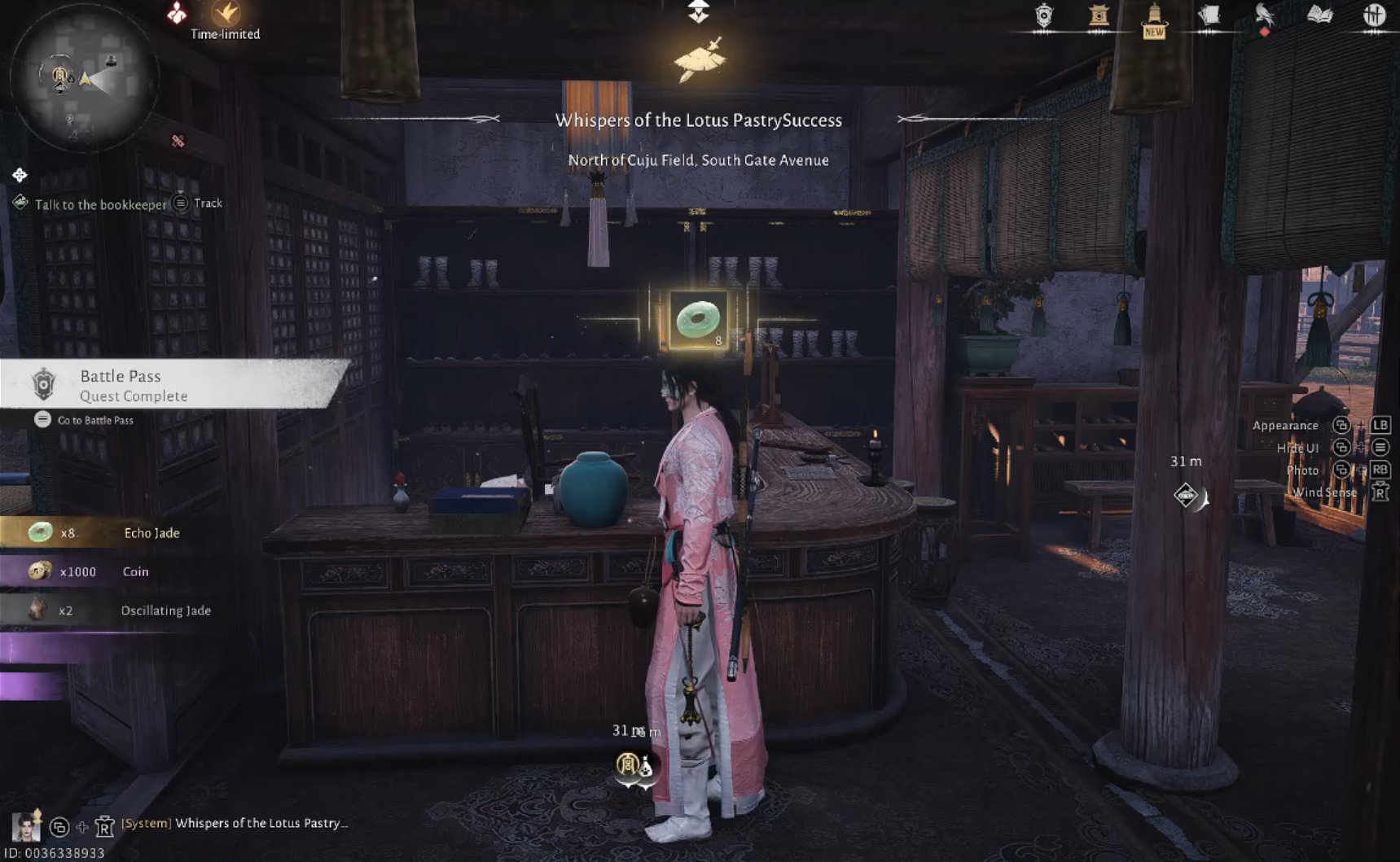Open the quest banner Whispers of the Lotus Pastry
This screenshot has height=862, width=1400.
pos(698,120)
